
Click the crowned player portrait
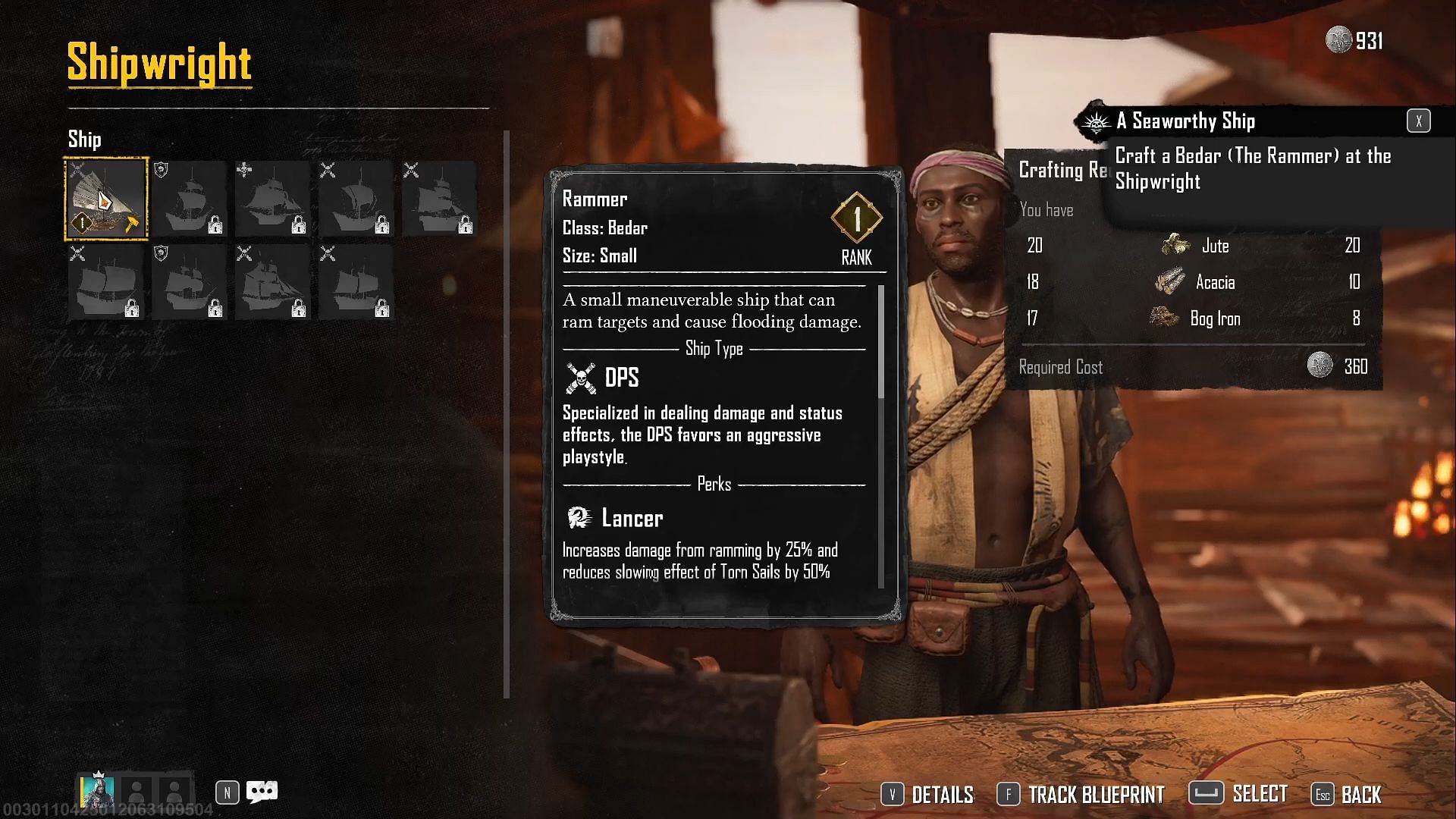[x=97, y=791]
